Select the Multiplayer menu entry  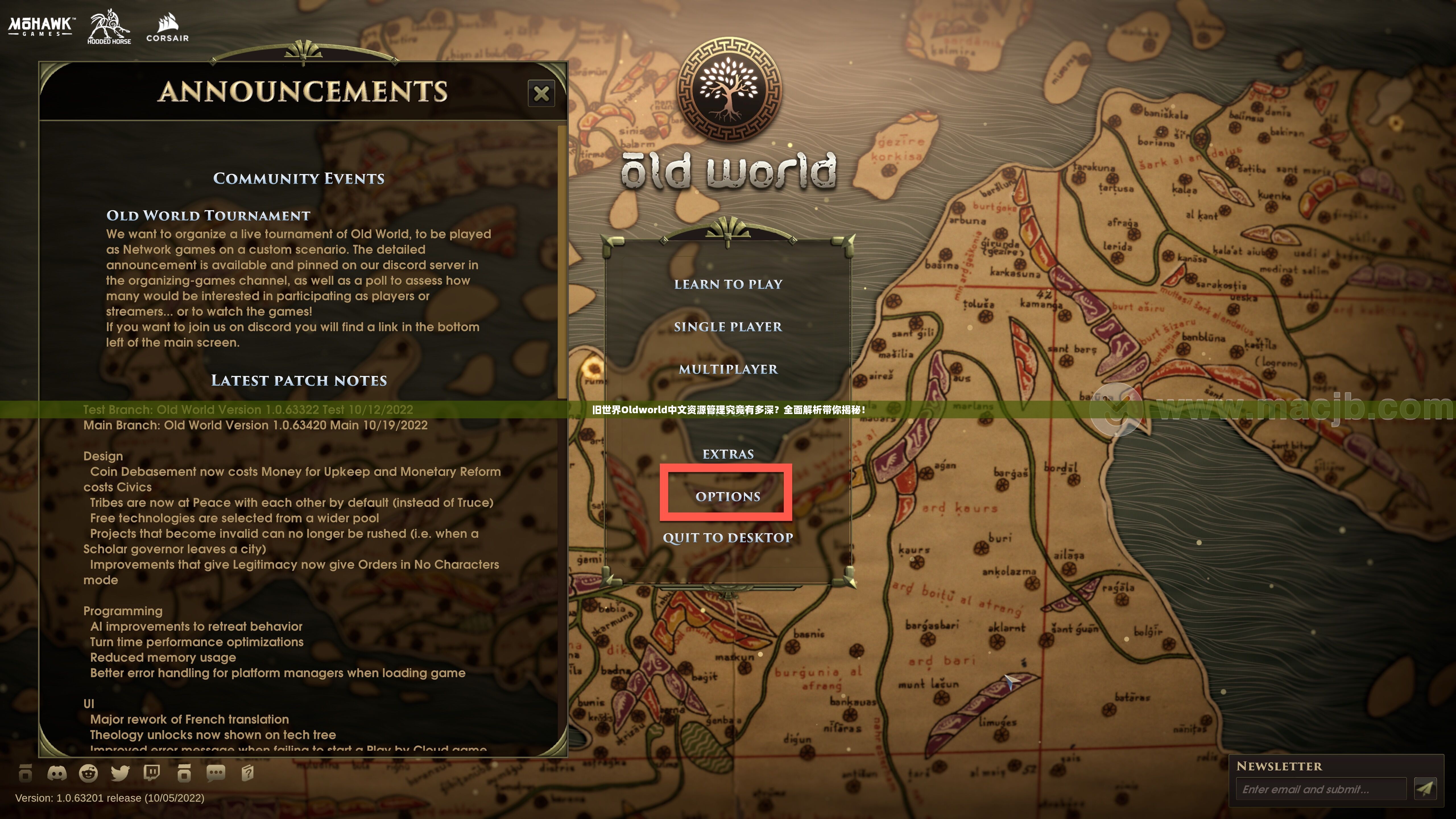point(728,369)
